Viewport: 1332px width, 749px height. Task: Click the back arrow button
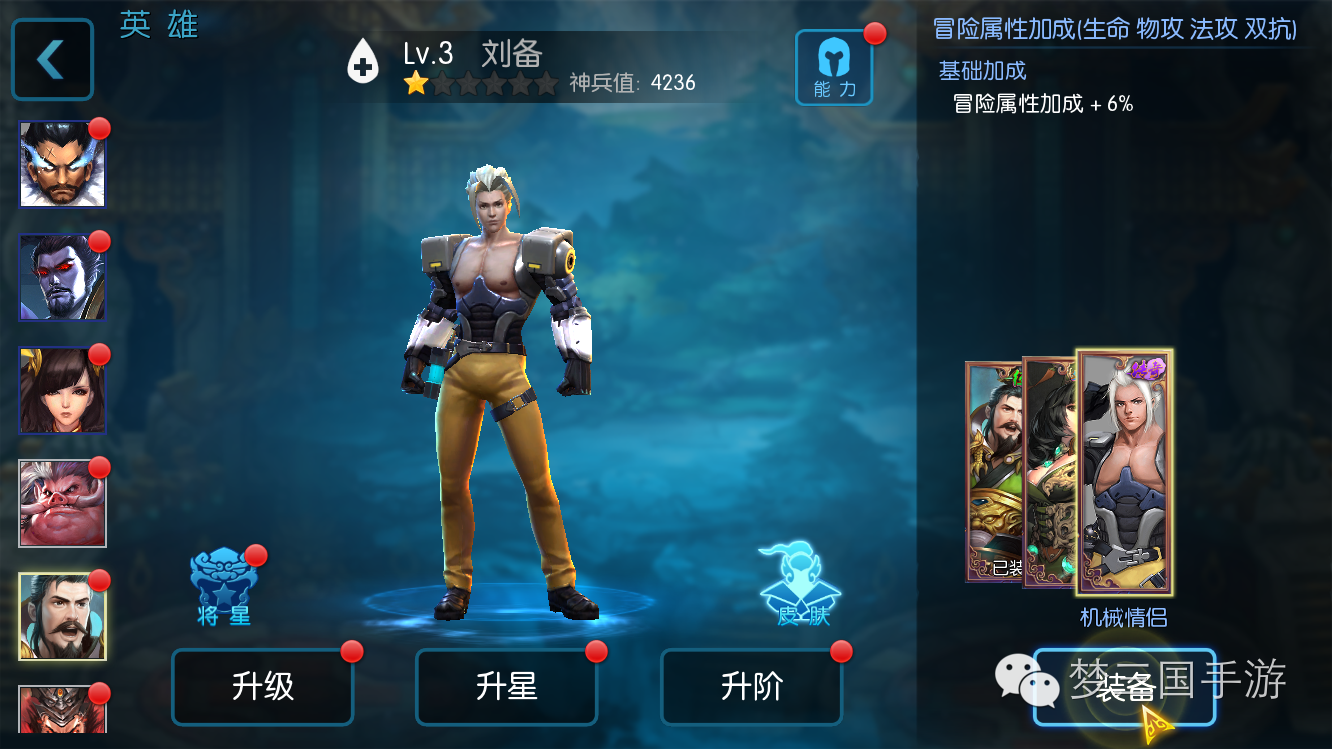52,57
